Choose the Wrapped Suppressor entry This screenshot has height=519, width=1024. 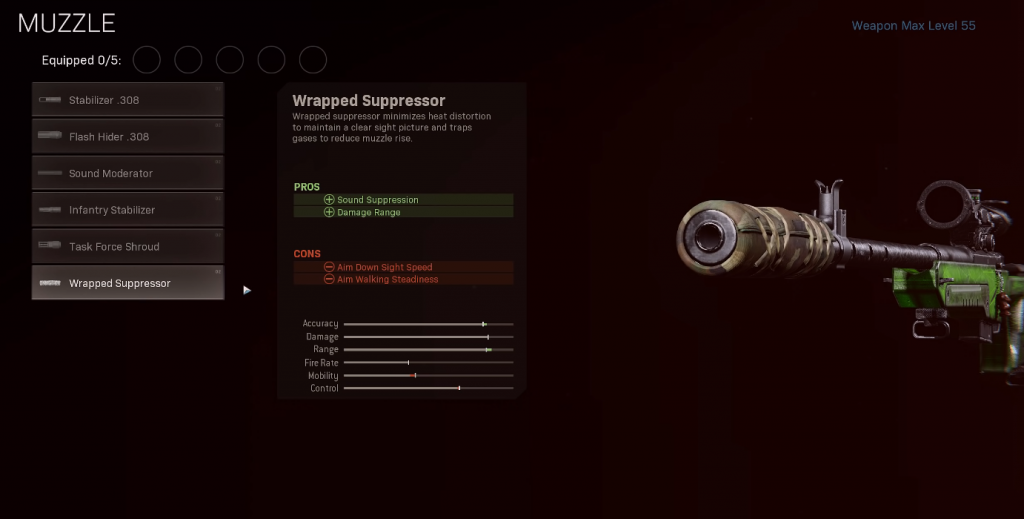127,283
